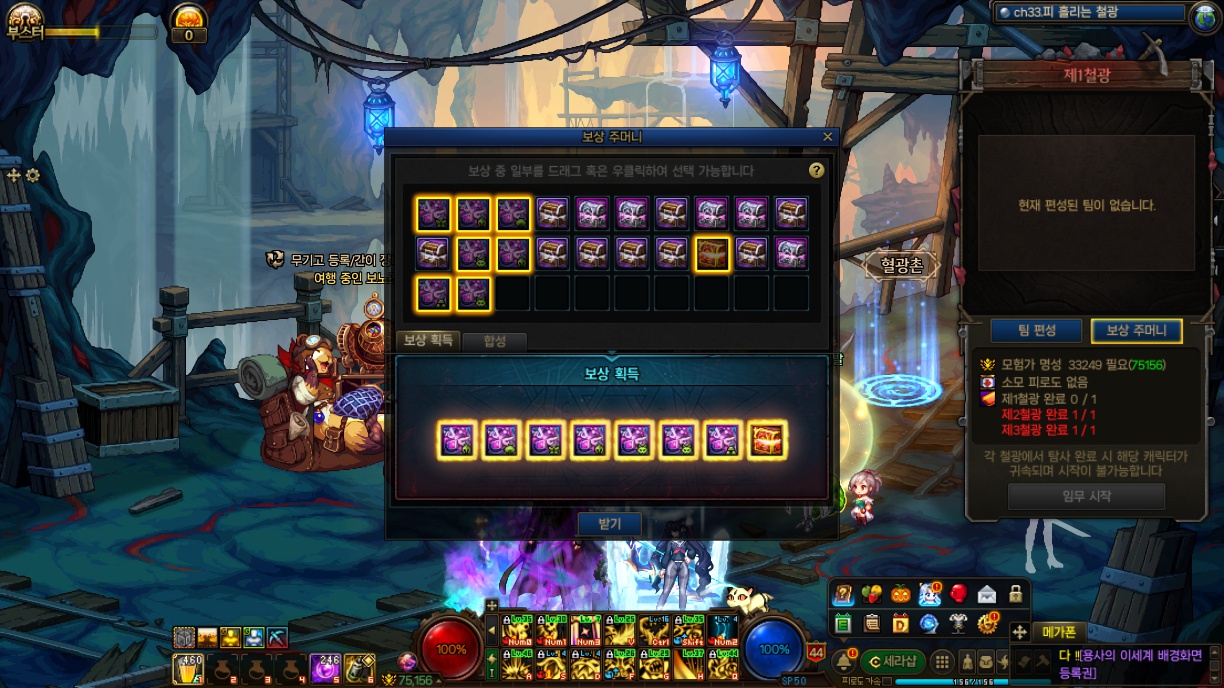
Task: Use the potion in quickslot 1
Action: pos(188,668)
